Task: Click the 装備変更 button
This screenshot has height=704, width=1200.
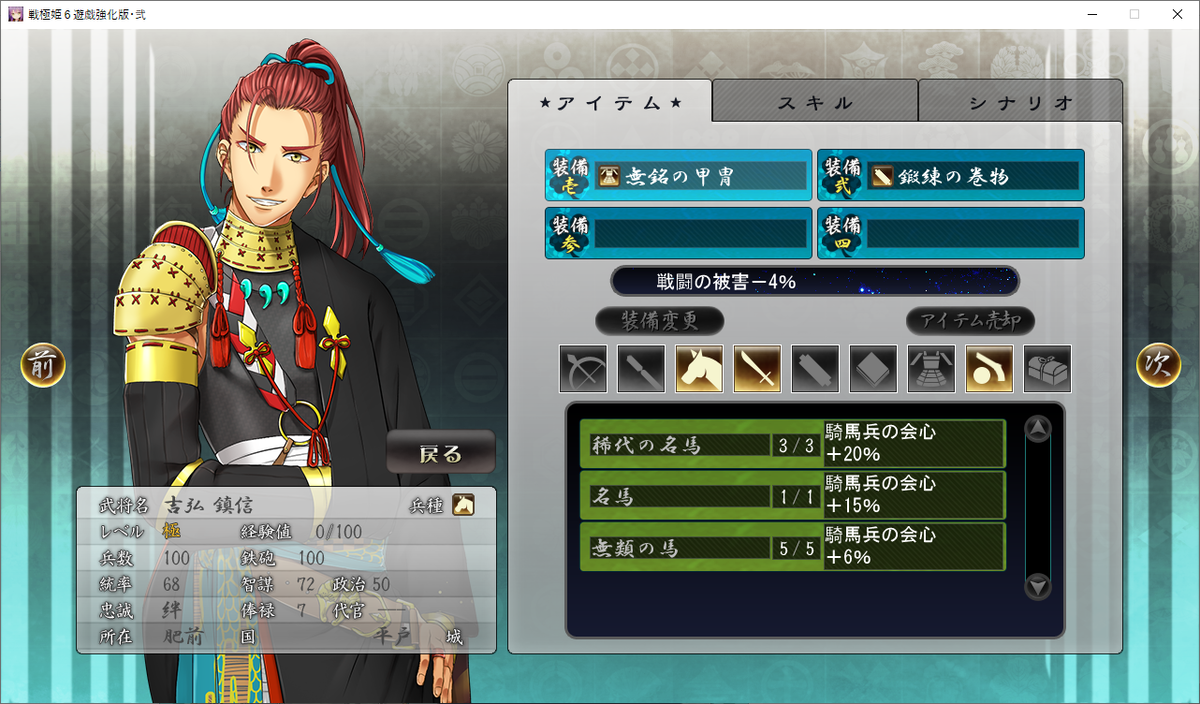Action: (x=659, y=321)
